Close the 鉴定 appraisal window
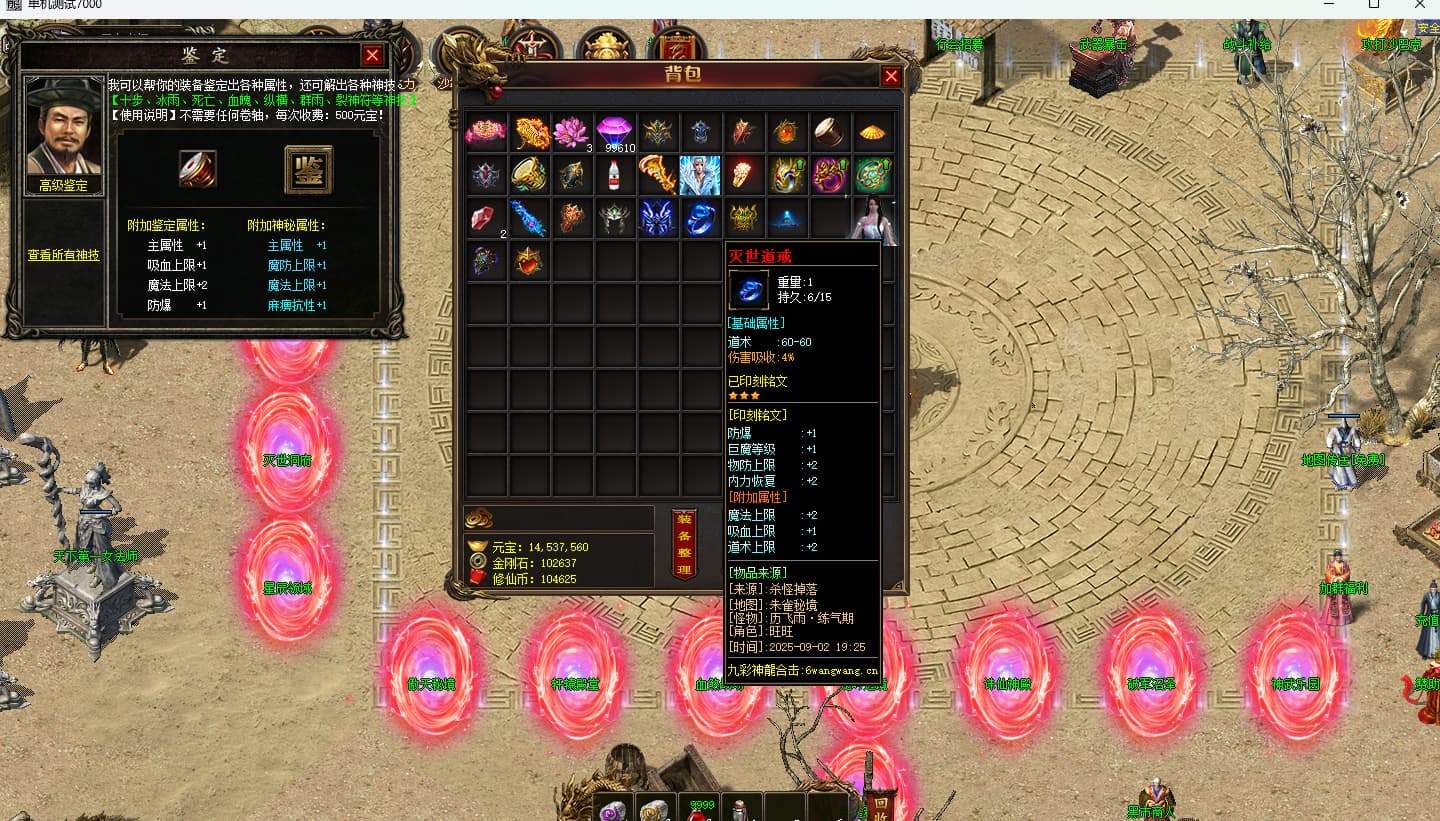Viewport: 1440px width, 821px height. [372, 56]
